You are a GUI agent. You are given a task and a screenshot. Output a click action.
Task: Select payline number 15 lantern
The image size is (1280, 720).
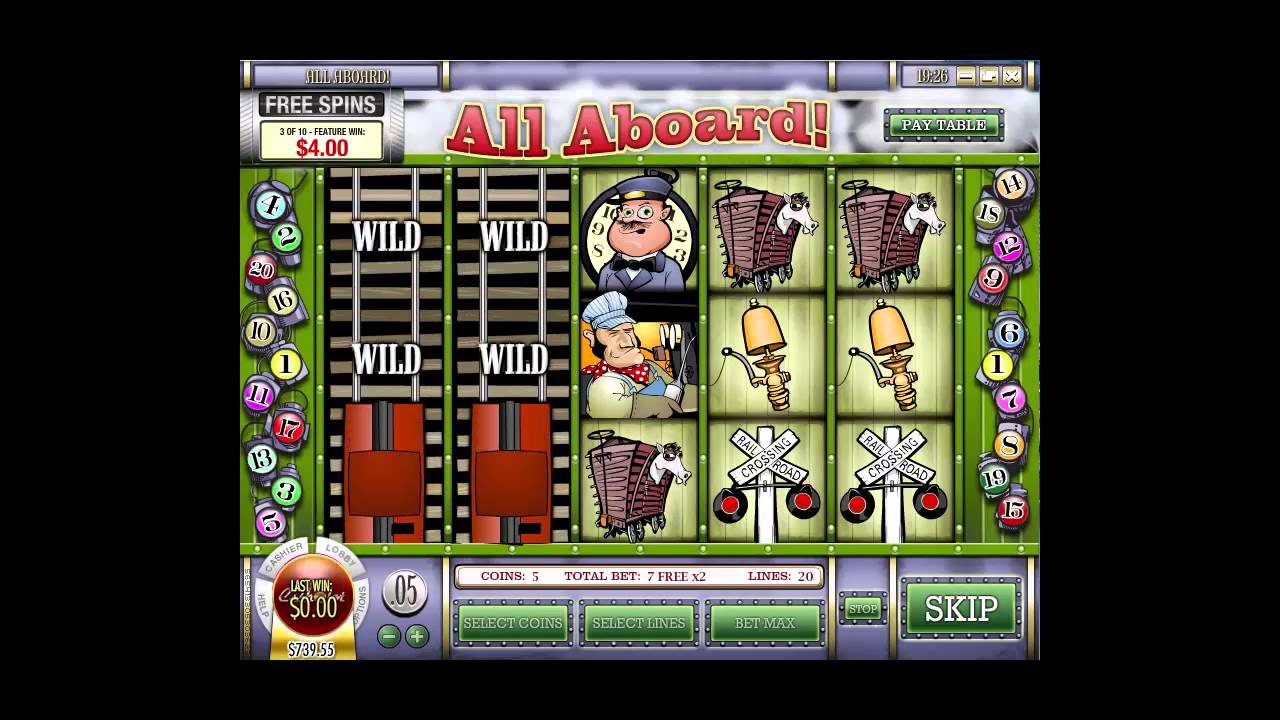coord(1012,510)
